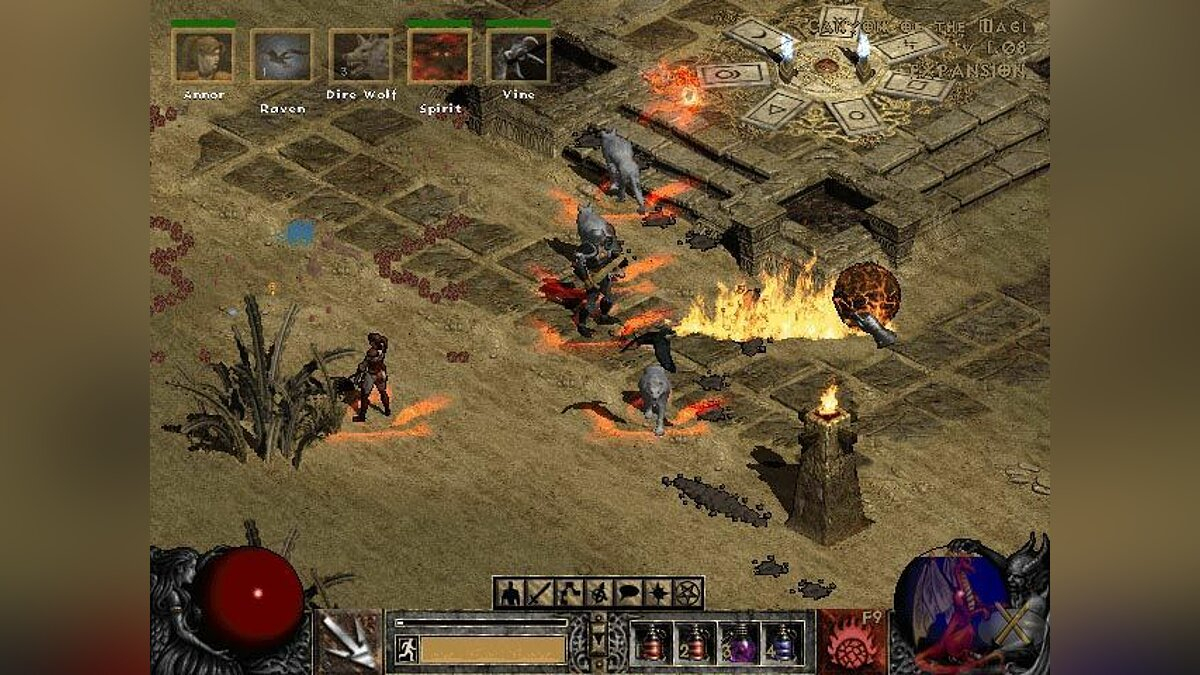Use the red potion in belt slot 2
Viewport: 1200px width, 675px height.
[695, 642]
